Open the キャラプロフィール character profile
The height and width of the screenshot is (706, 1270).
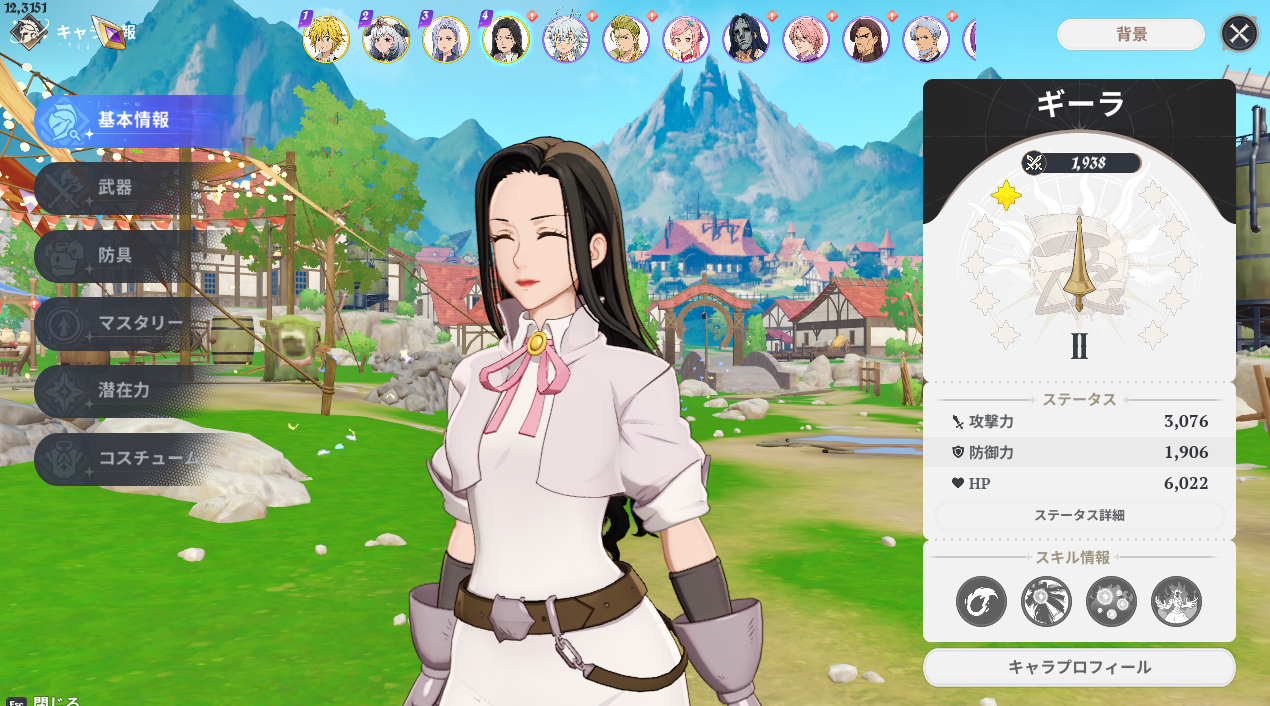pos(1079,667)
